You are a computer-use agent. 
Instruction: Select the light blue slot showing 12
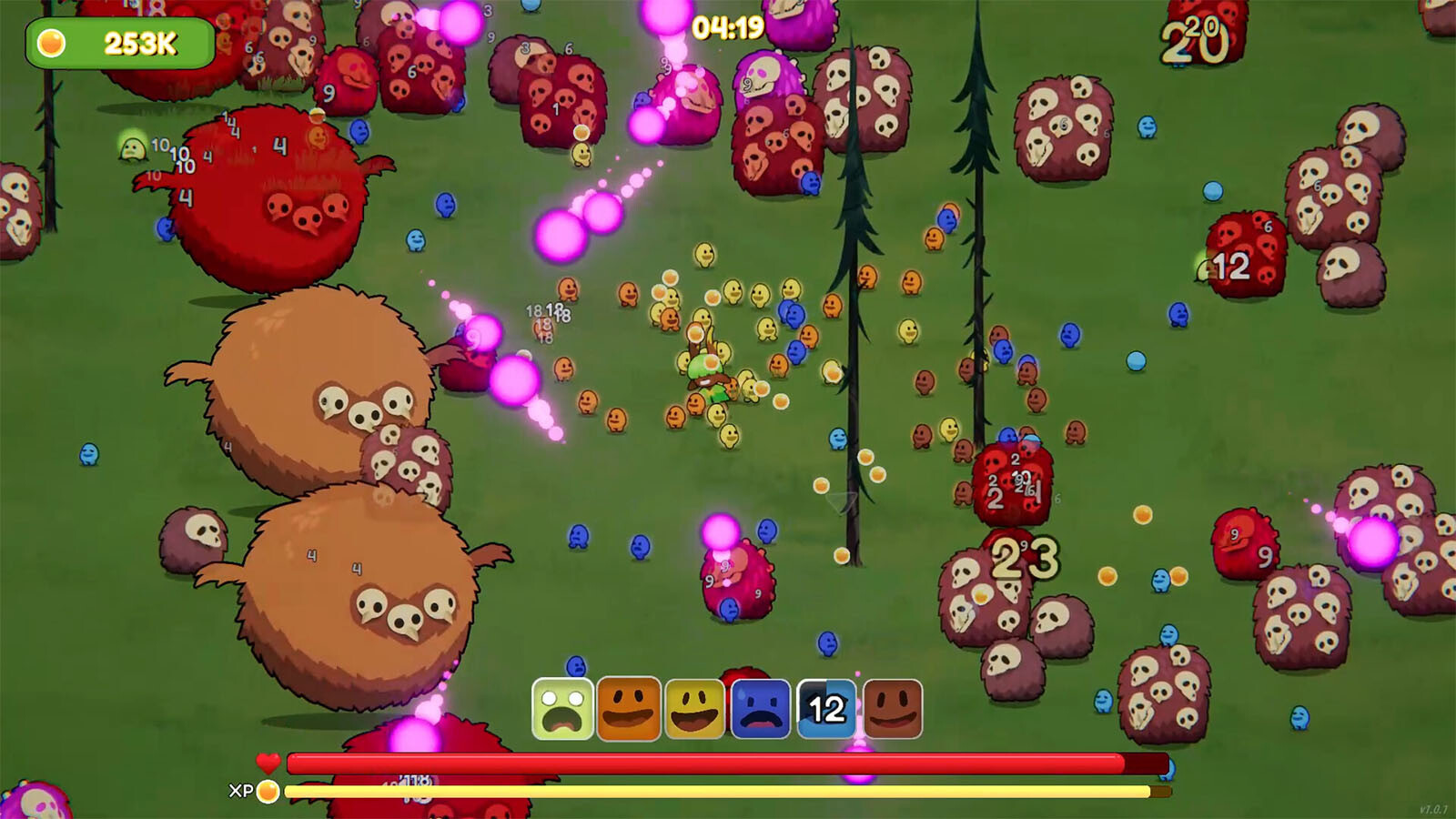[826, 709]
